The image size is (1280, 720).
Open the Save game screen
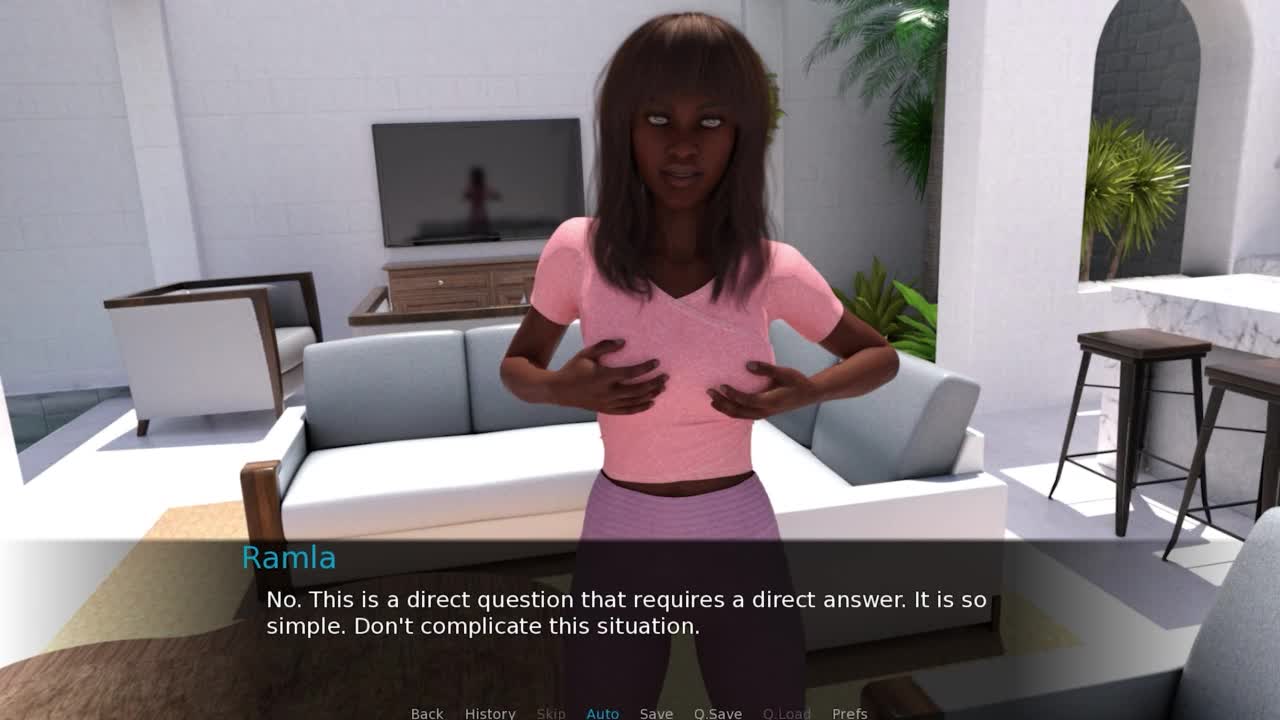656,713
